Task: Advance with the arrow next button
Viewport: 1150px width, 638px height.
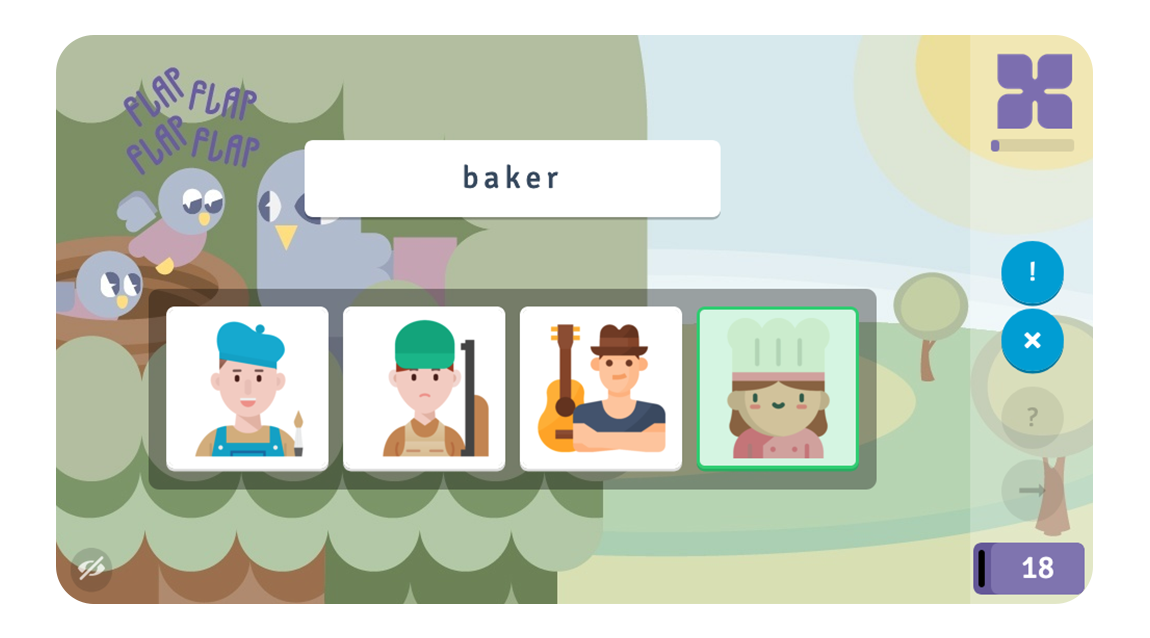Action: [x=1032, y=490]
